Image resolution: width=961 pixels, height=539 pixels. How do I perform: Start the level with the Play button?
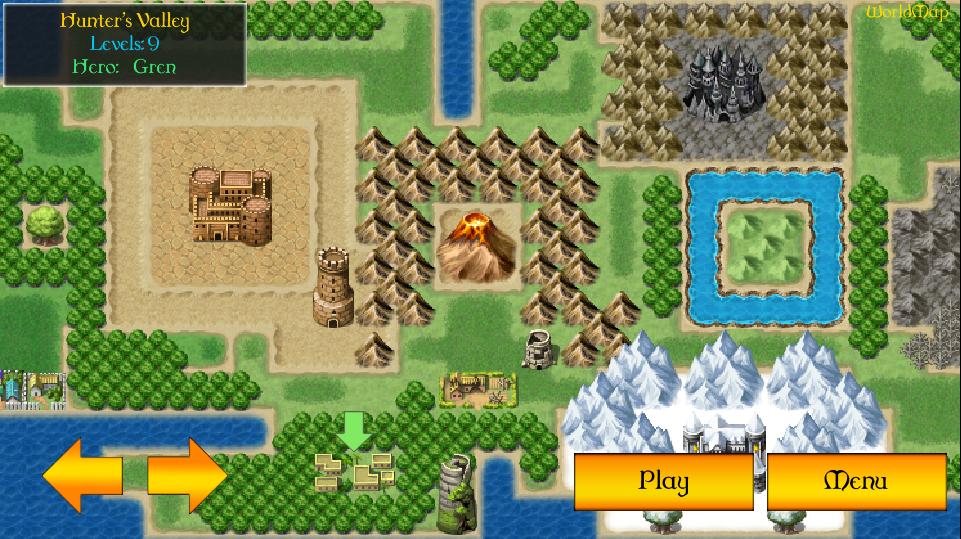tap(663, 481)
